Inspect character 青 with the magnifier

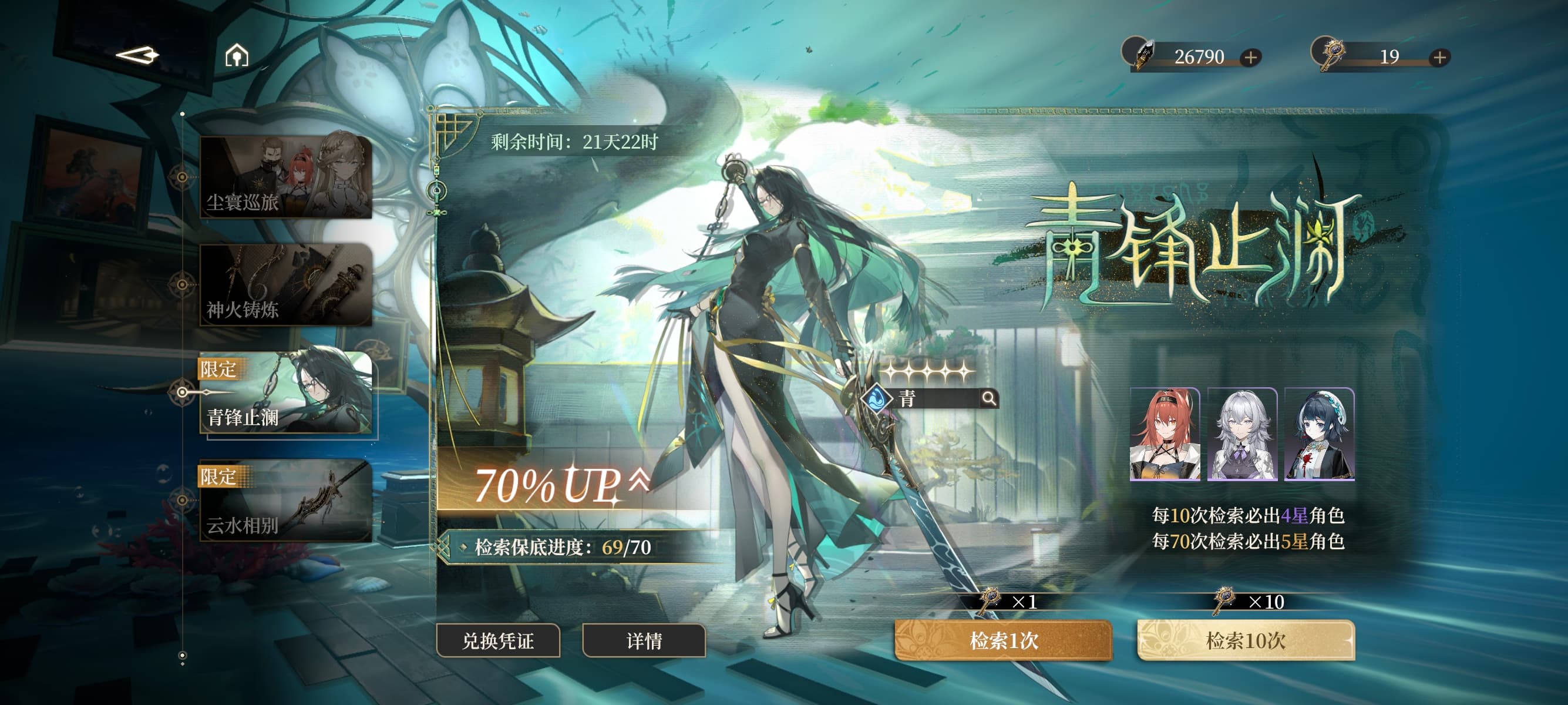989,399
